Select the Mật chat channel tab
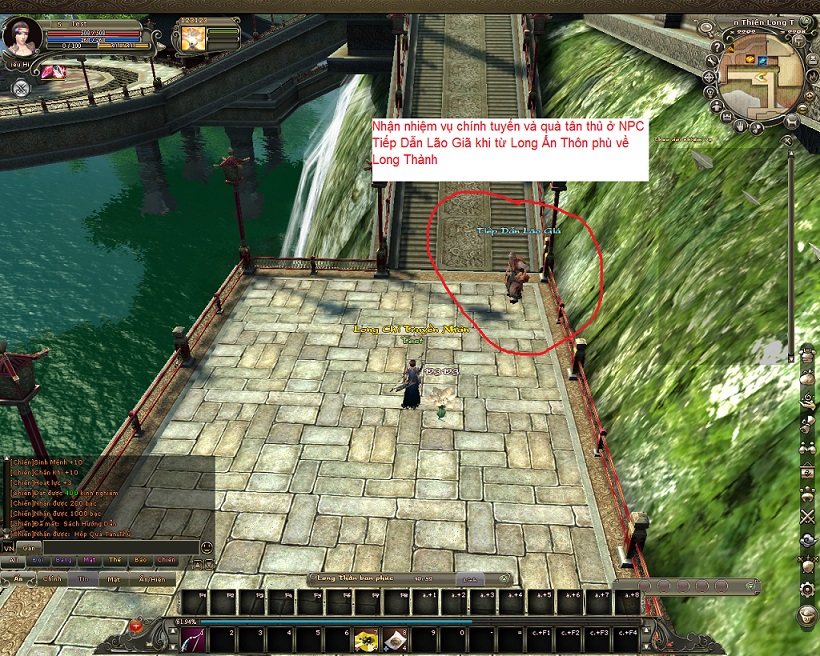This screenshot has height=656, width=820. coord(90,562)
